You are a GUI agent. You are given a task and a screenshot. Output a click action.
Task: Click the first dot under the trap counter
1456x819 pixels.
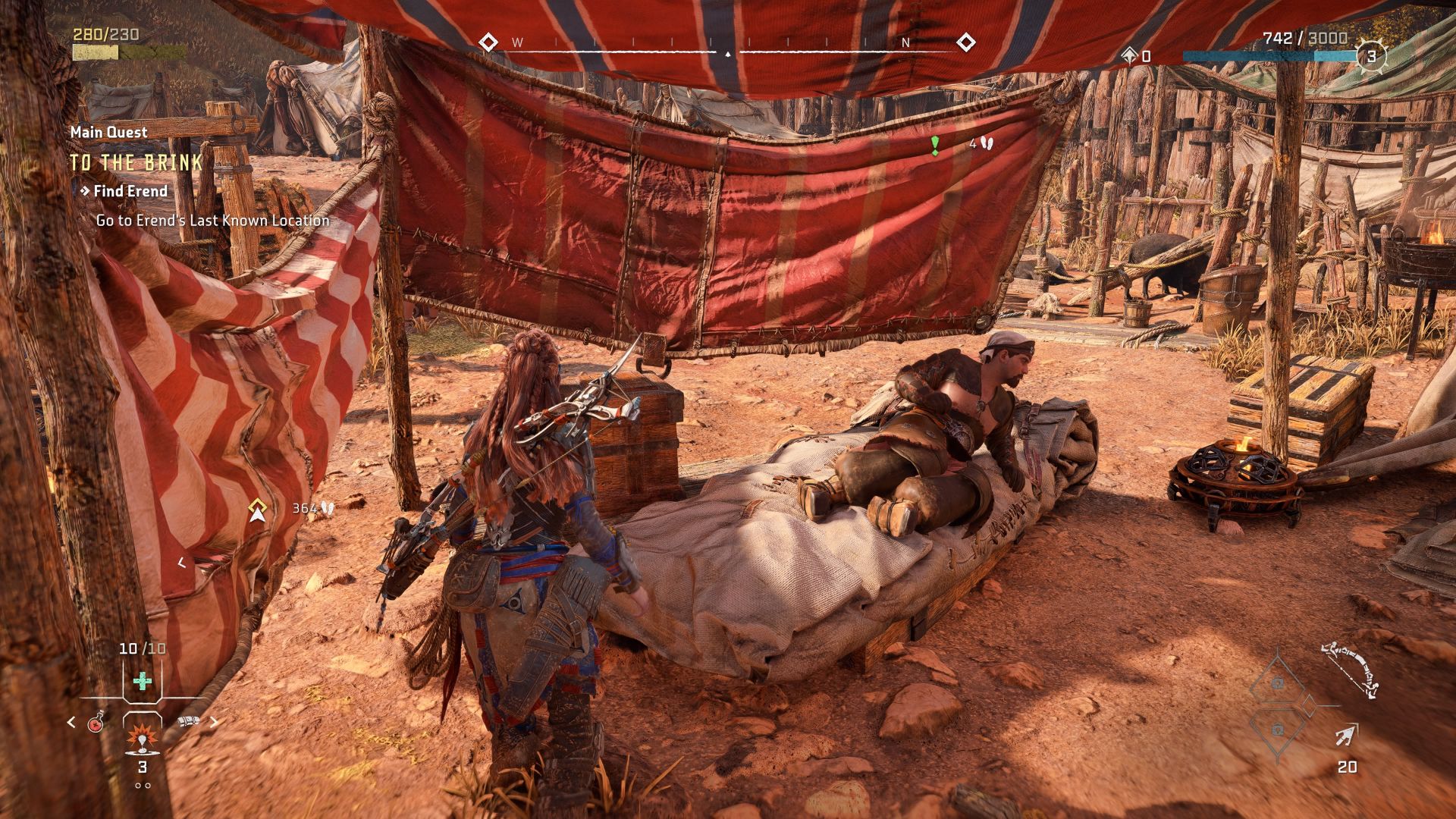coord(138,786)
